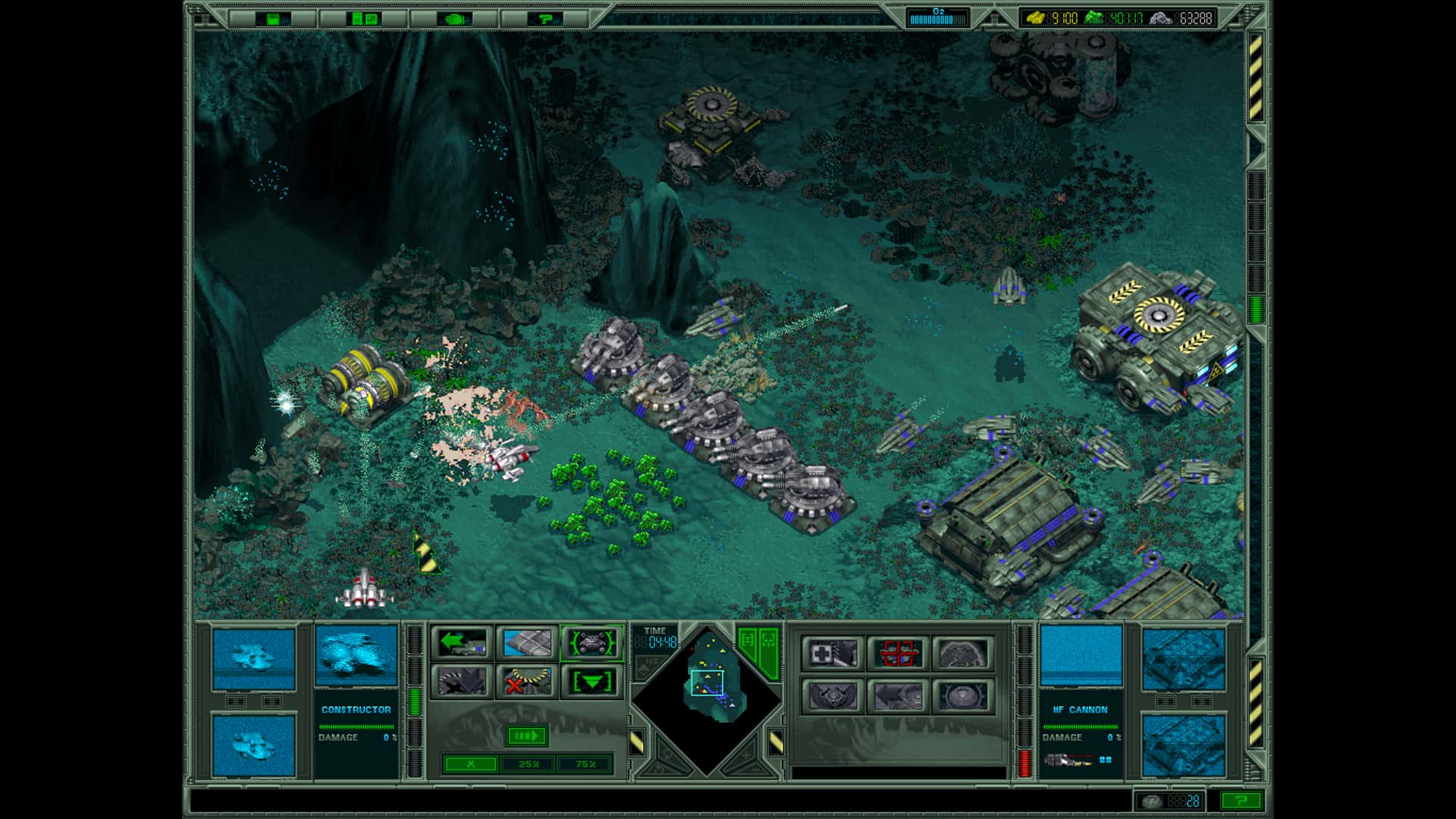1456x819 pixels.
Task: Click the yellow-striped panel arrow right of minimap
Action: tap(777, 743)
